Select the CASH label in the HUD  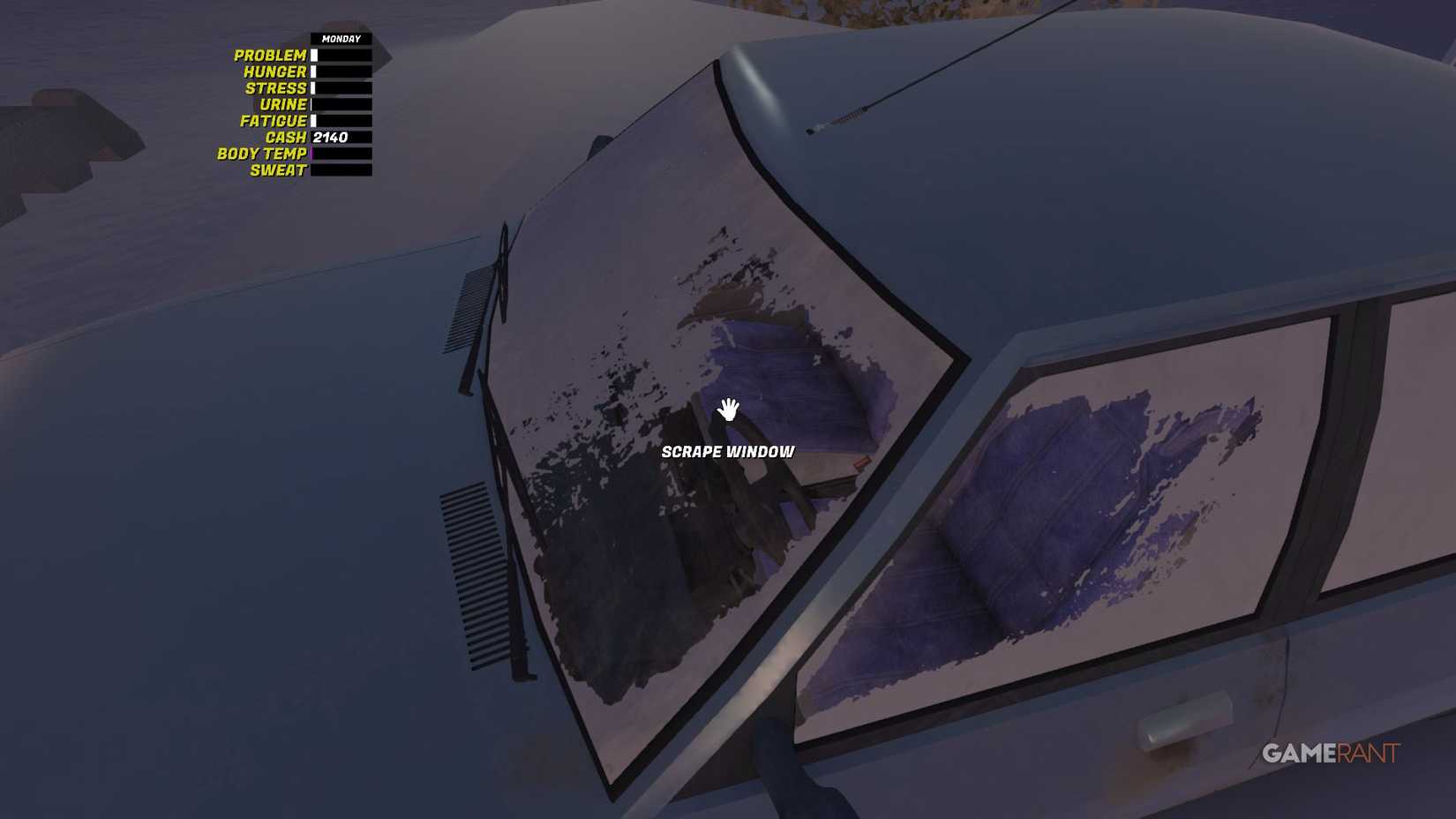(x=284, y=138)
